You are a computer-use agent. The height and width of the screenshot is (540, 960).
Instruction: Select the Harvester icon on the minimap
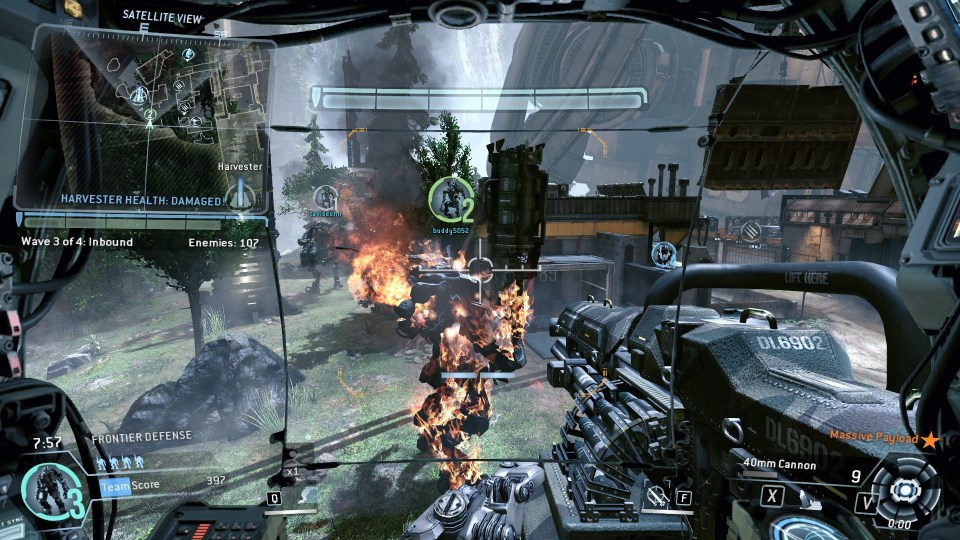(x=239, y=194)
